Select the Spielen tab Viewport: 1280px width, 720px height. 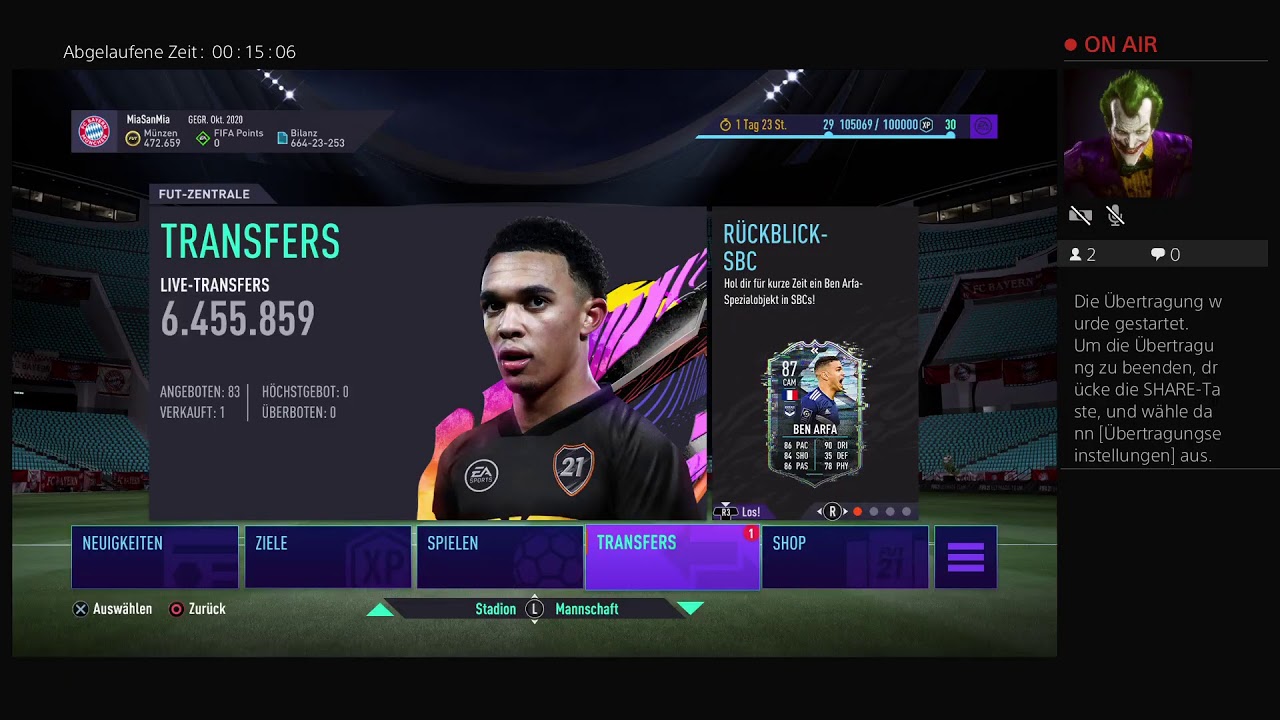[x=500, y=557]
